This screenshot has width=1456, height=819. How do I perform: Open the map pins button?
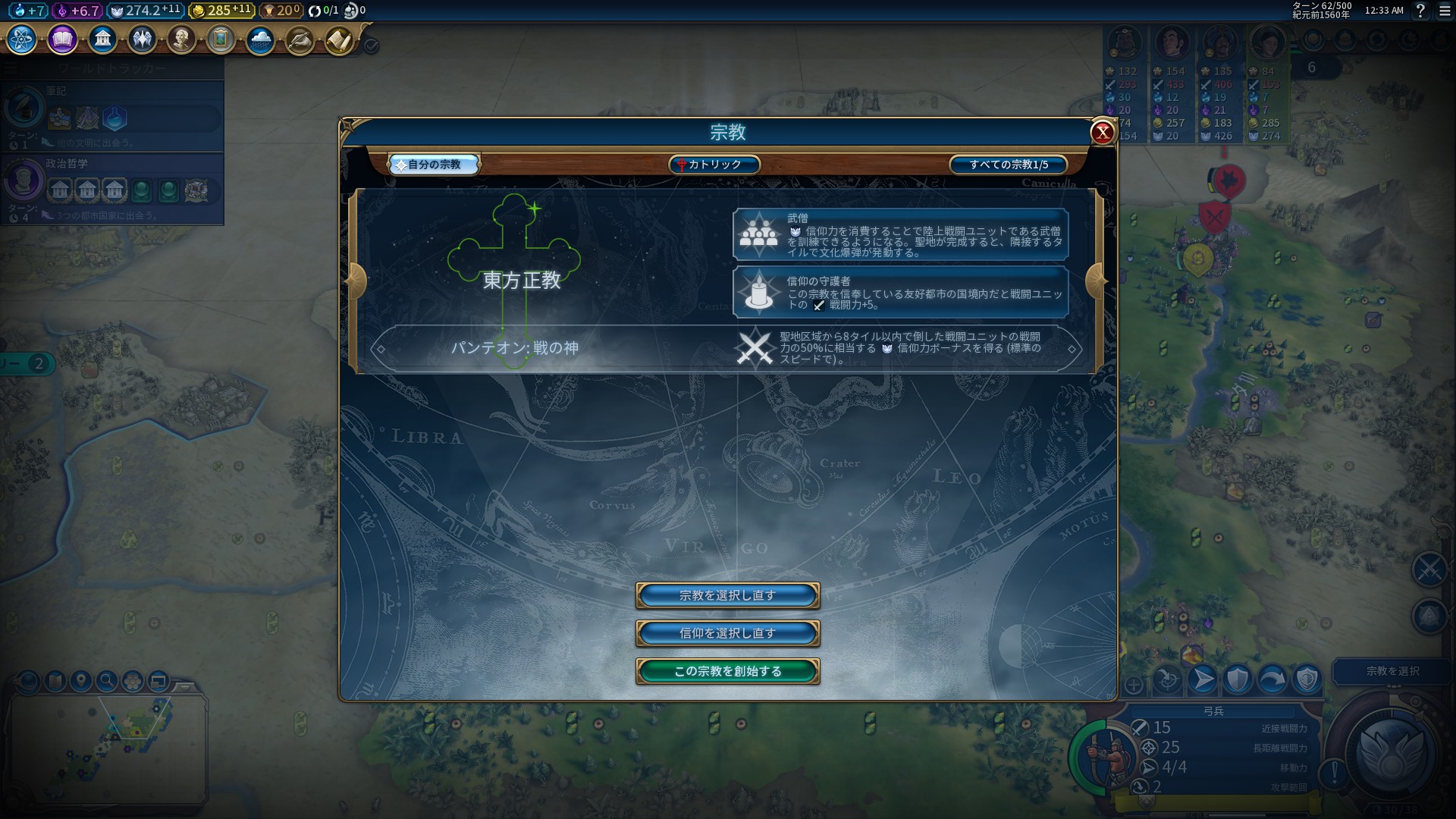[81, 681]
